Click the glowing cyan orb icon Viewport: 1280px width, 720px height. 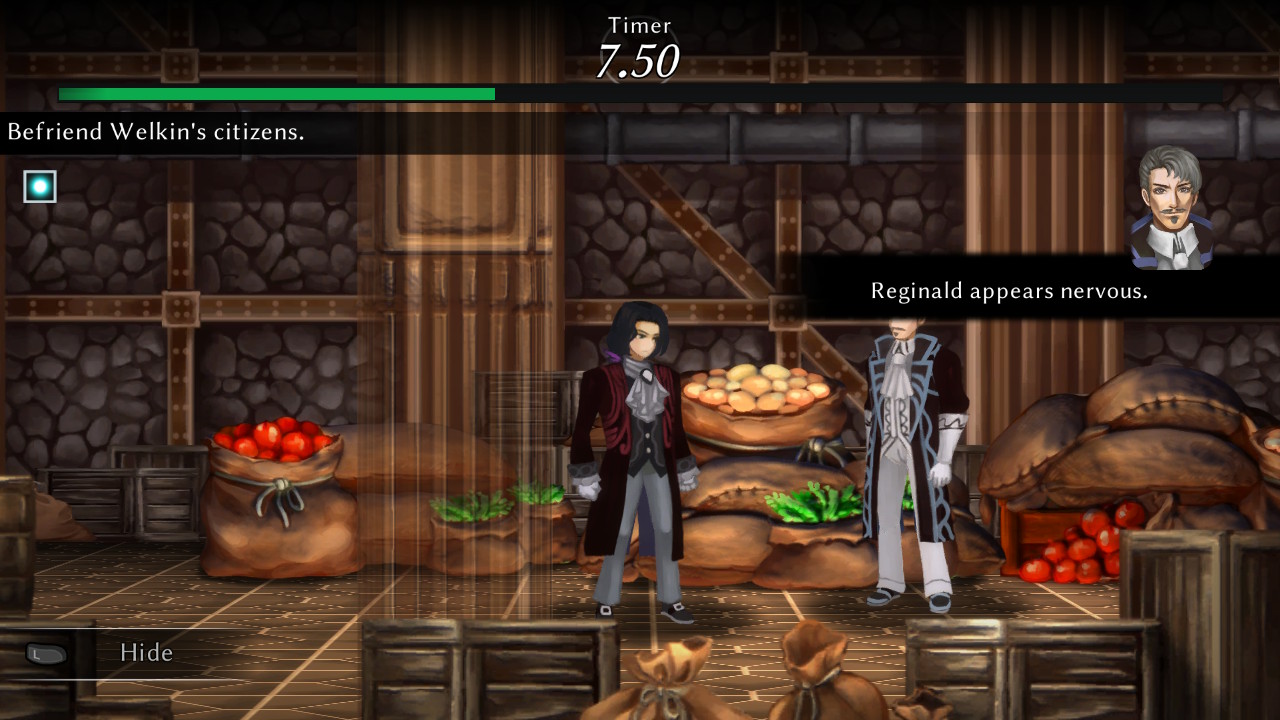click(x=40, y=186)
